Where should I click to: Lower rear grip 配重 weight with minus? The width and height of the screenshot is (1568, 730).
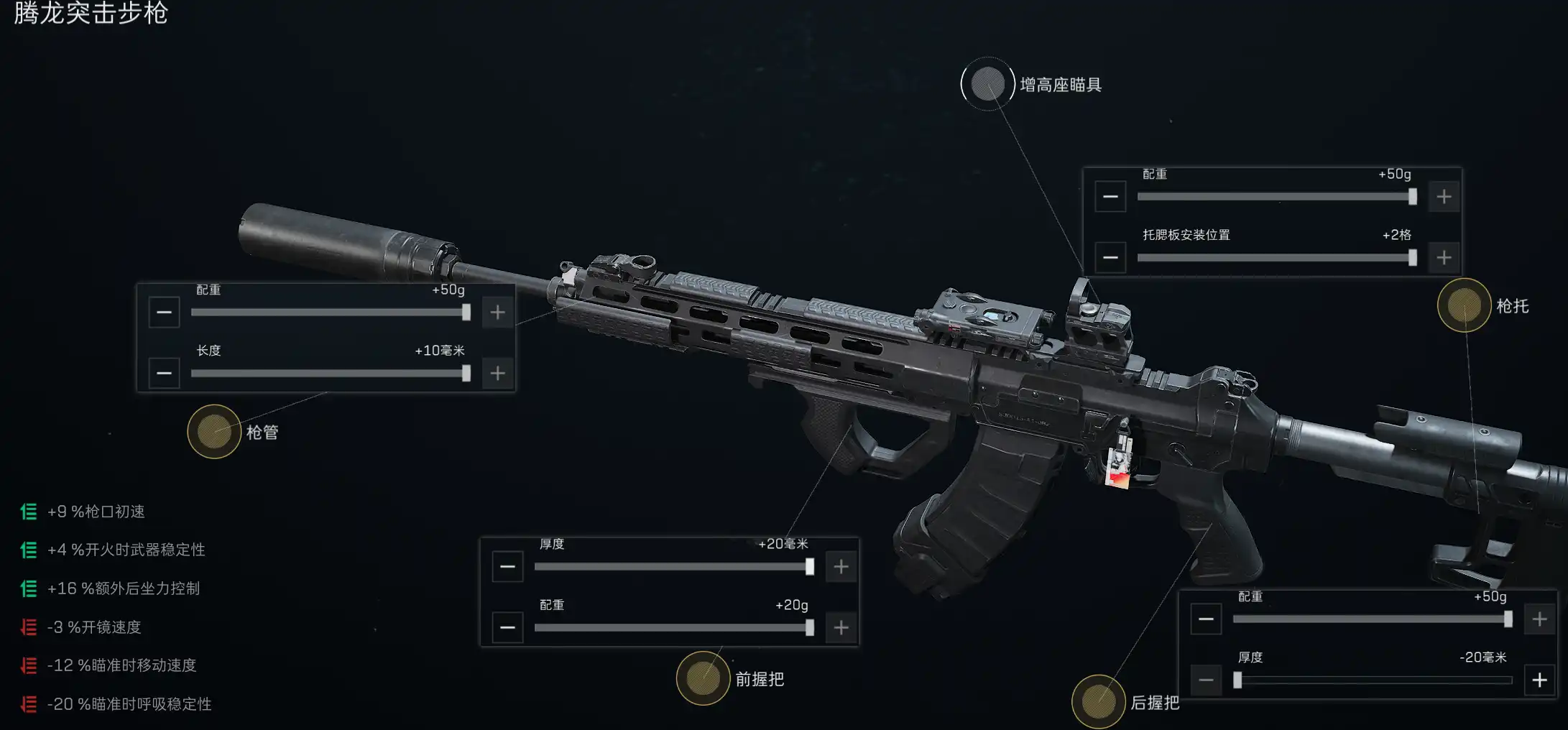1206,619
